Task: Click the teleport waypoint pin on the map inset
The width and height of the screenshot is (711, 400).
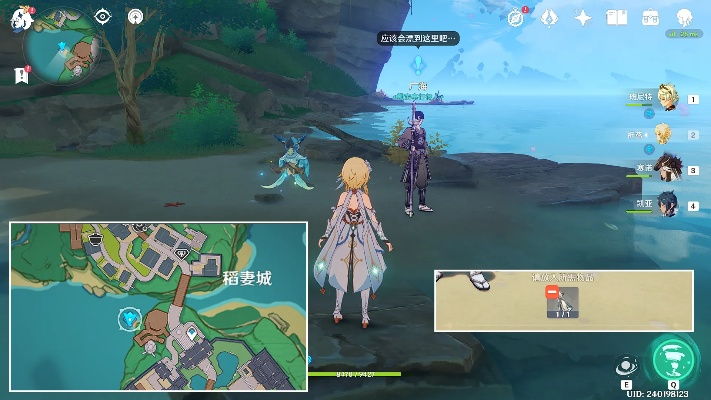Action: [x=191, y=331]
